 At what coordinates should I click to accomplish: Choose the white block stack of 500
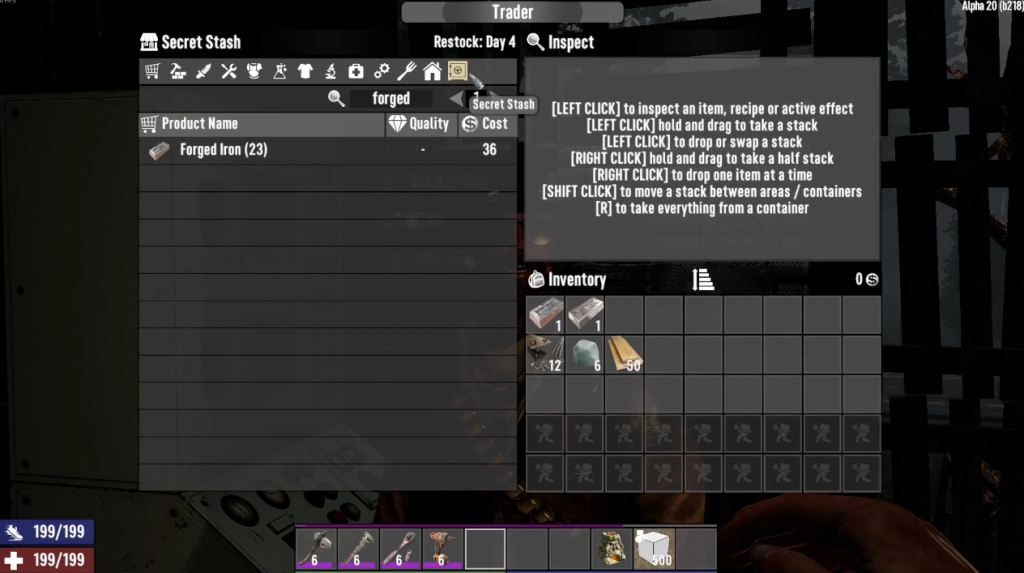654,549
